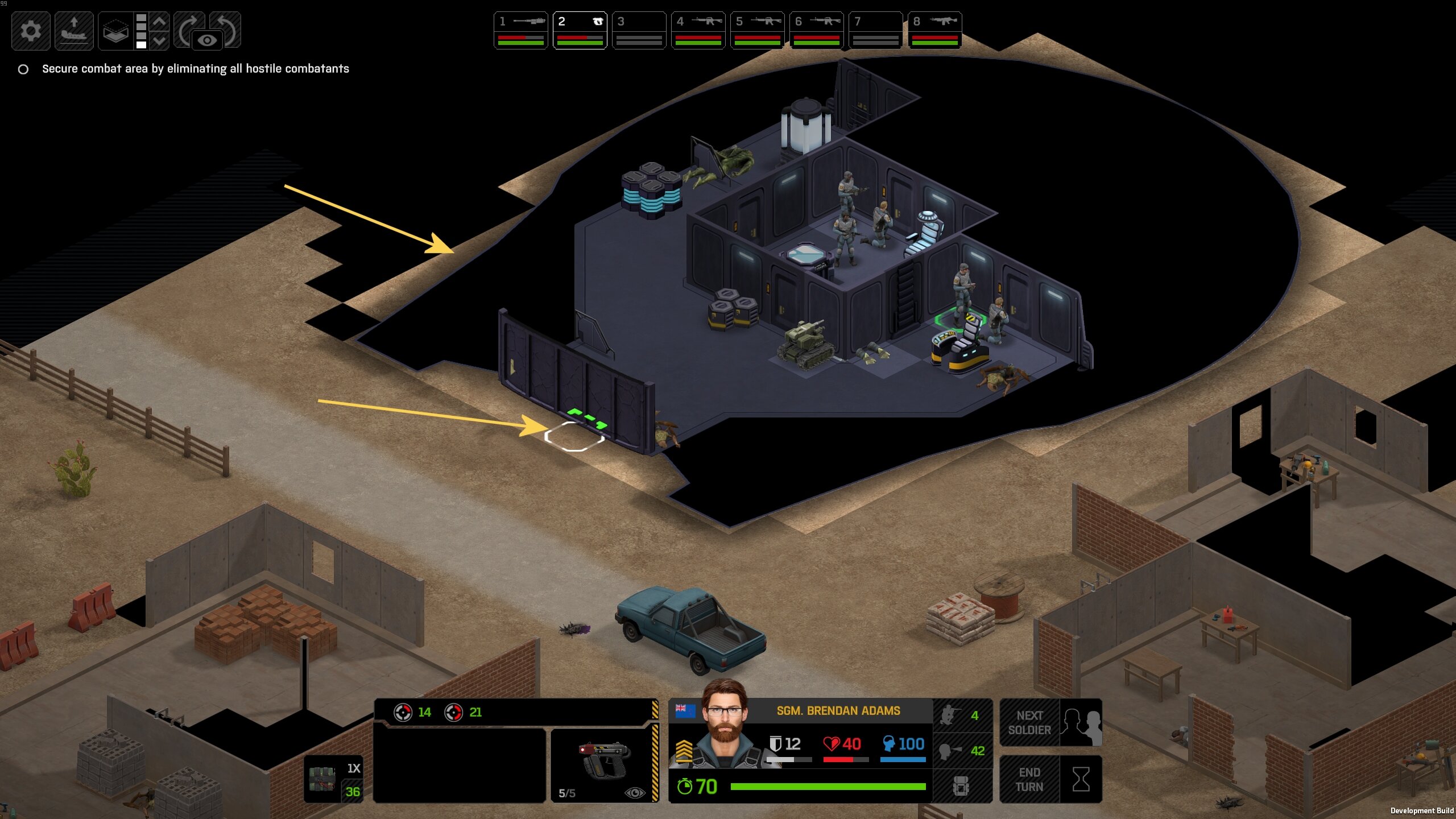Choose the 14 TU shot mode
This screenshot has width=1456, height=819.
[412, 712]
